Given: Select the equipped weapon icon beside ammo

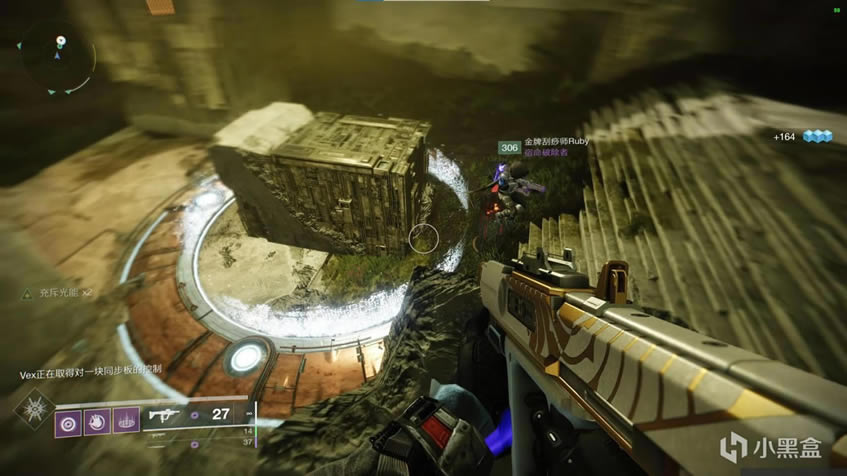Looking at the screenshot, I should click(163, 413).
